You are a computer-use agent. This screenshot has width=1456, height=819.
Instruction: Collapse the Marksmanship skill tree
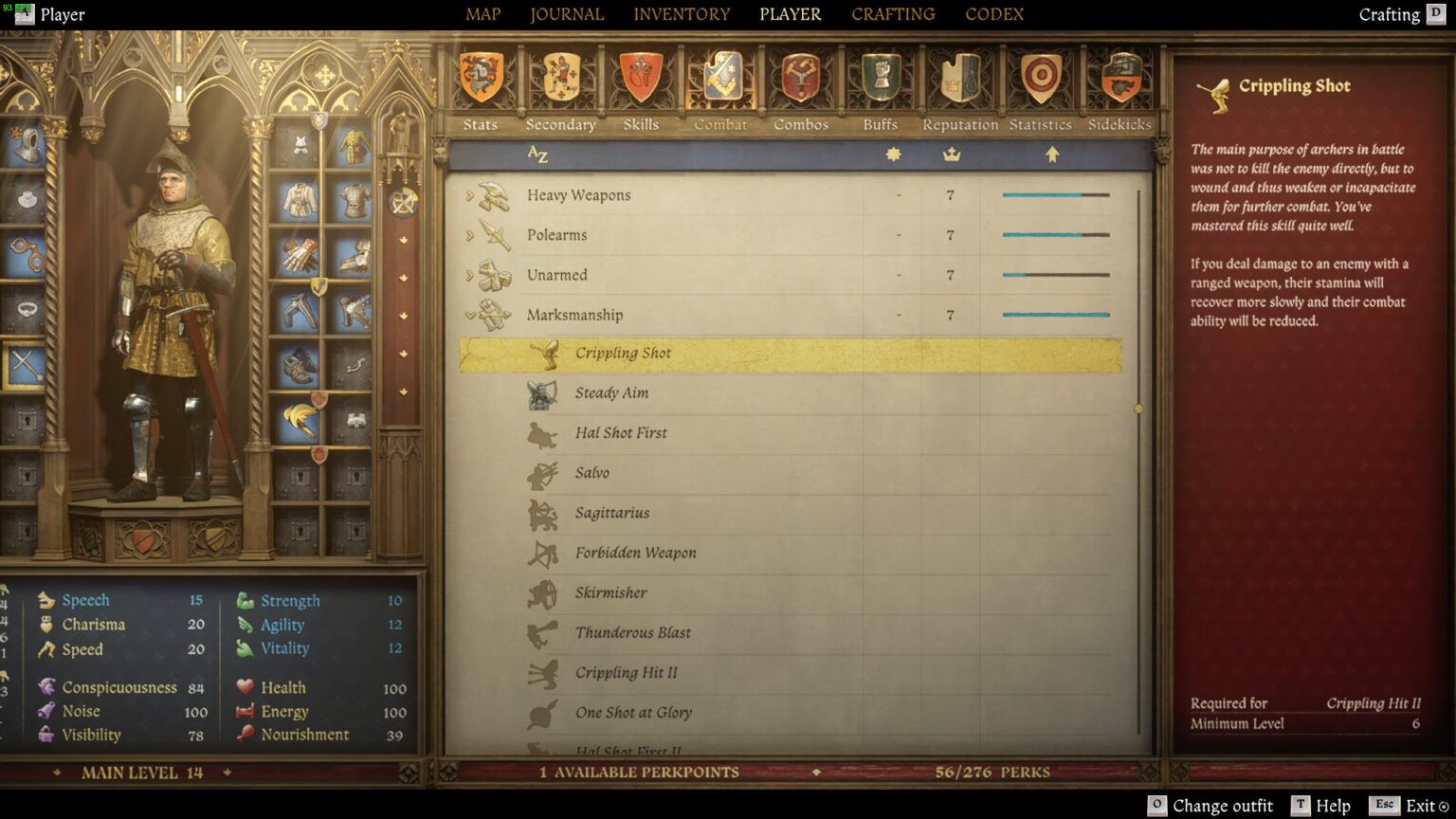tap(468, 315)
